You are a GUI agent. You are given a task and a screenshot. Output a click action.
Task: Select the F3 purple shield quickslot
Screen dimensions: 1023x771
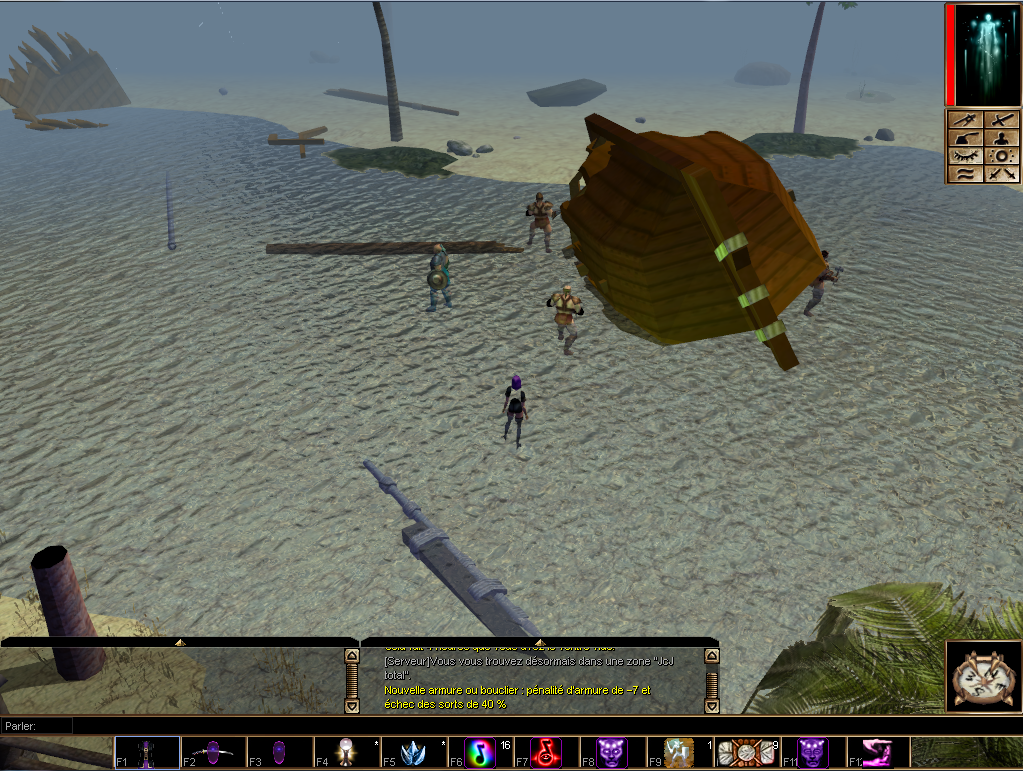point(279,752)
